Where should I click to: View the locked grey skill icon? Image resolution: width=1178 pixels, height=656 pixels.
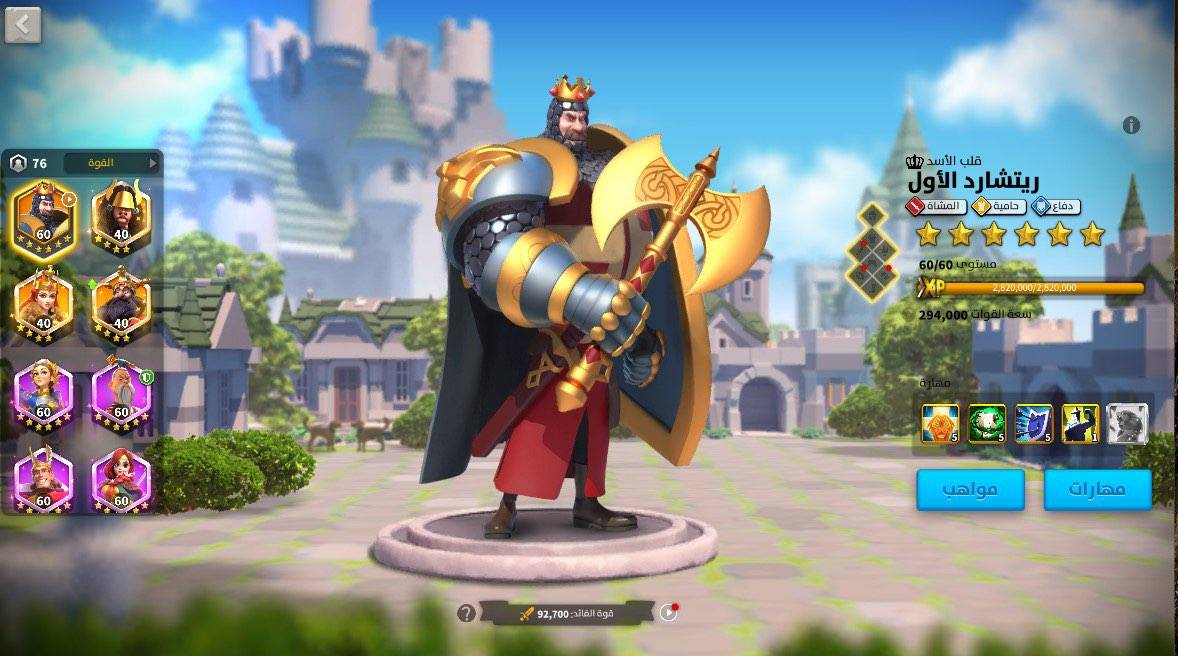(1127, 423)
